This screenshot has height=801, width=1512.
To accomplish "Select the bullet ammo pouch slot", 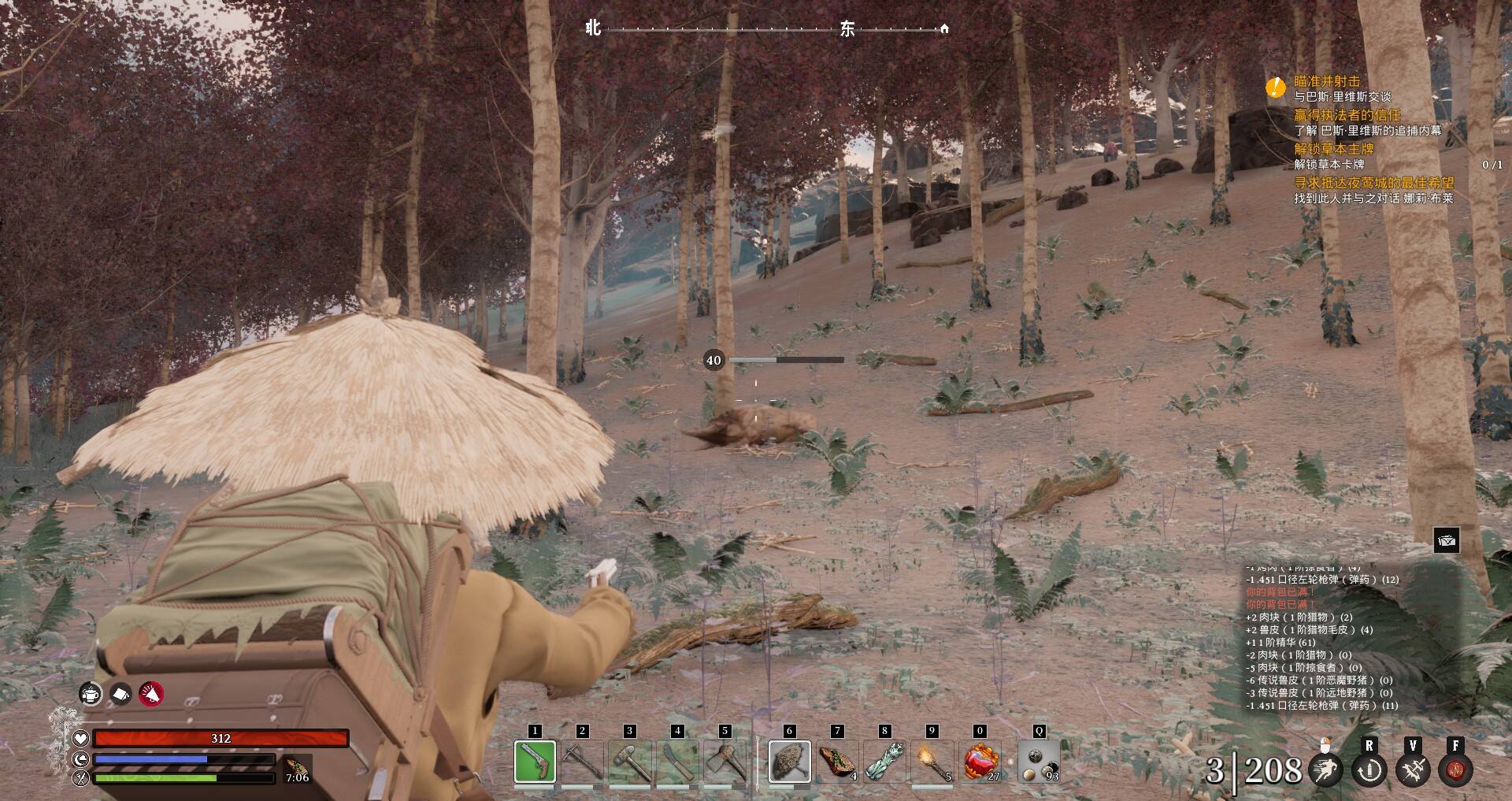I will click(1039, 762).
